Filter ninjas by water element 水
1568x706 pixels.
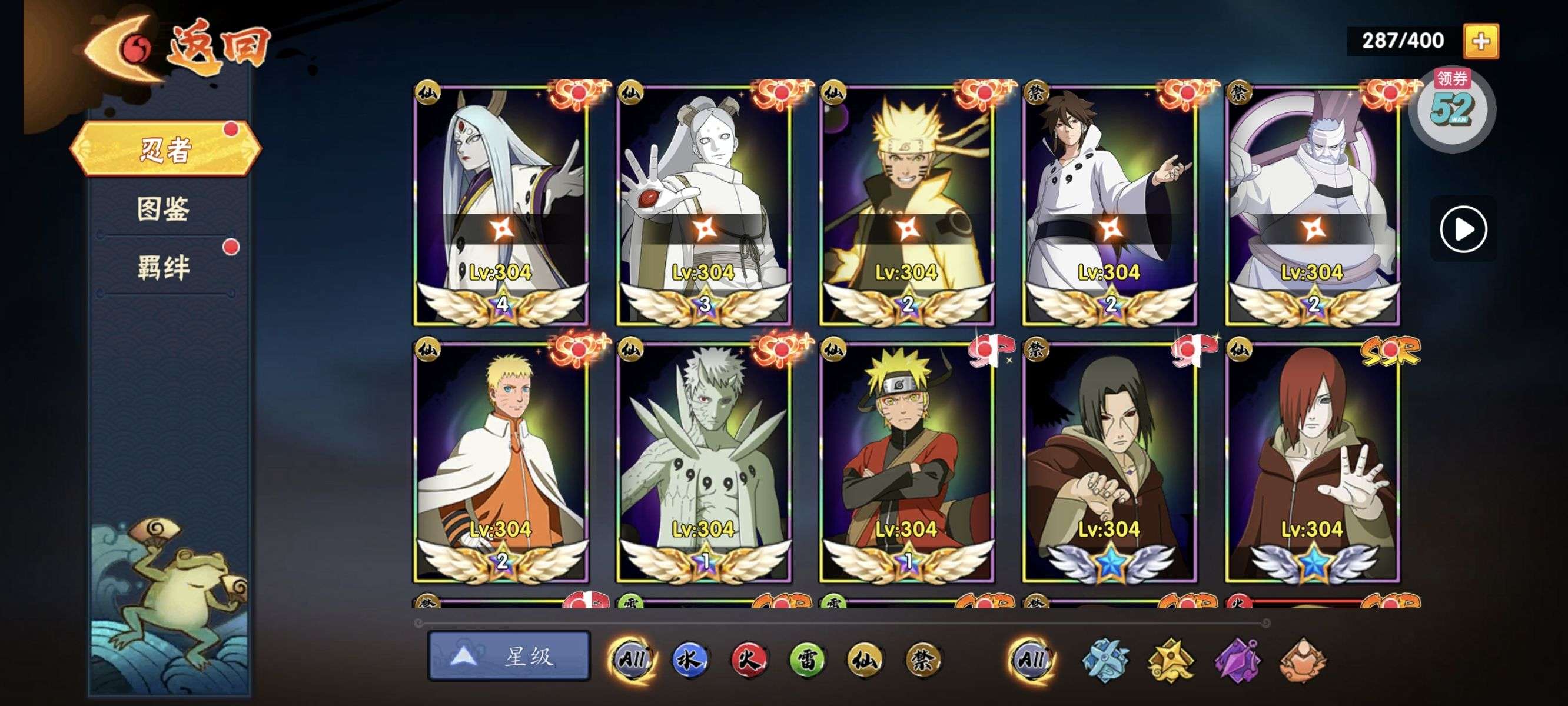[690, 658]
